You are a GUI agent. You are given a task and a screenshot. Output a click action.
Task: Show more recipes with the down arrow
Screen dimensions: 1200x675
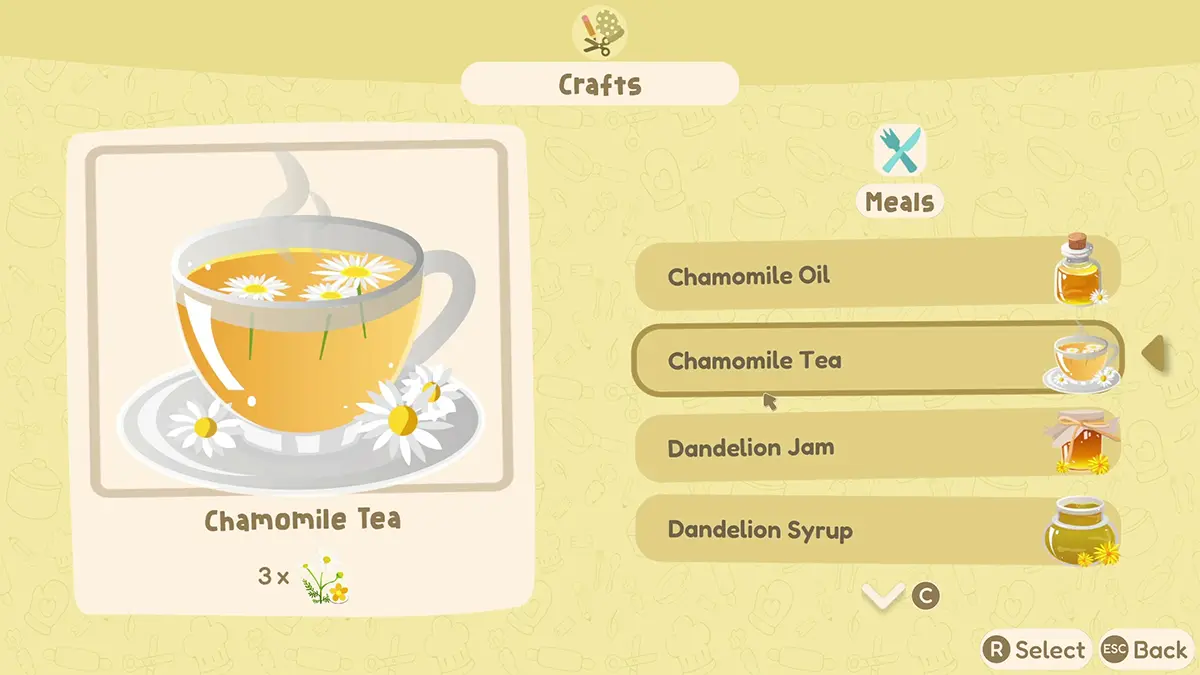click(x=883, y=597)
